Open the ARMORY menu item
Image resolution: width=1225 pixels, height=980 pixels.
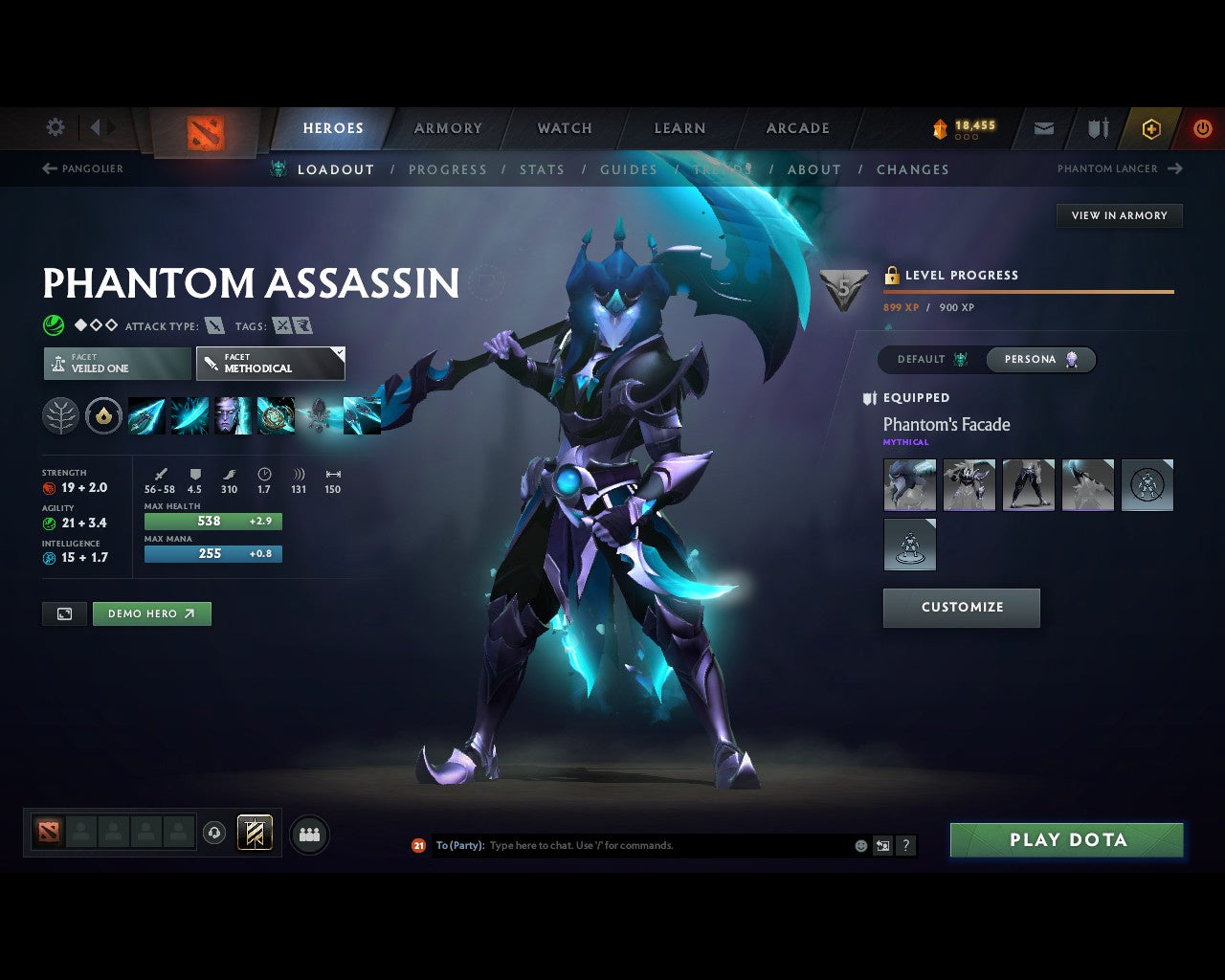click(x=447, y=127)
